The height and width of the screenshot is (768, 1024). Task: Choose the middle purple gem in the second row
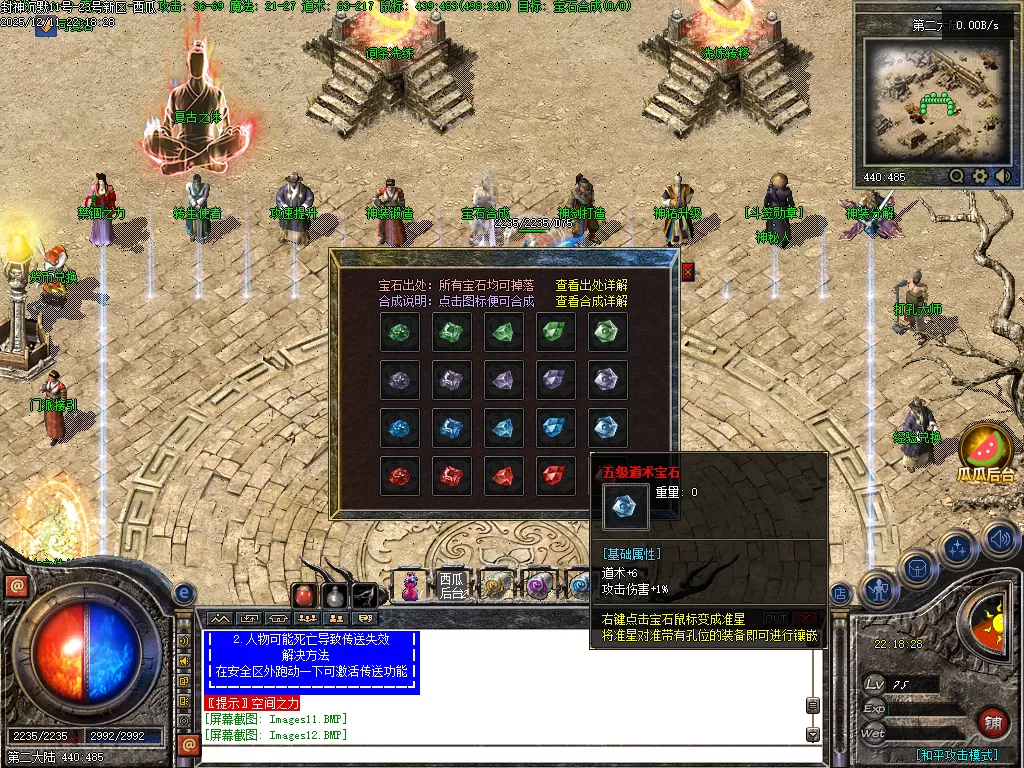(x=504, y=380)
